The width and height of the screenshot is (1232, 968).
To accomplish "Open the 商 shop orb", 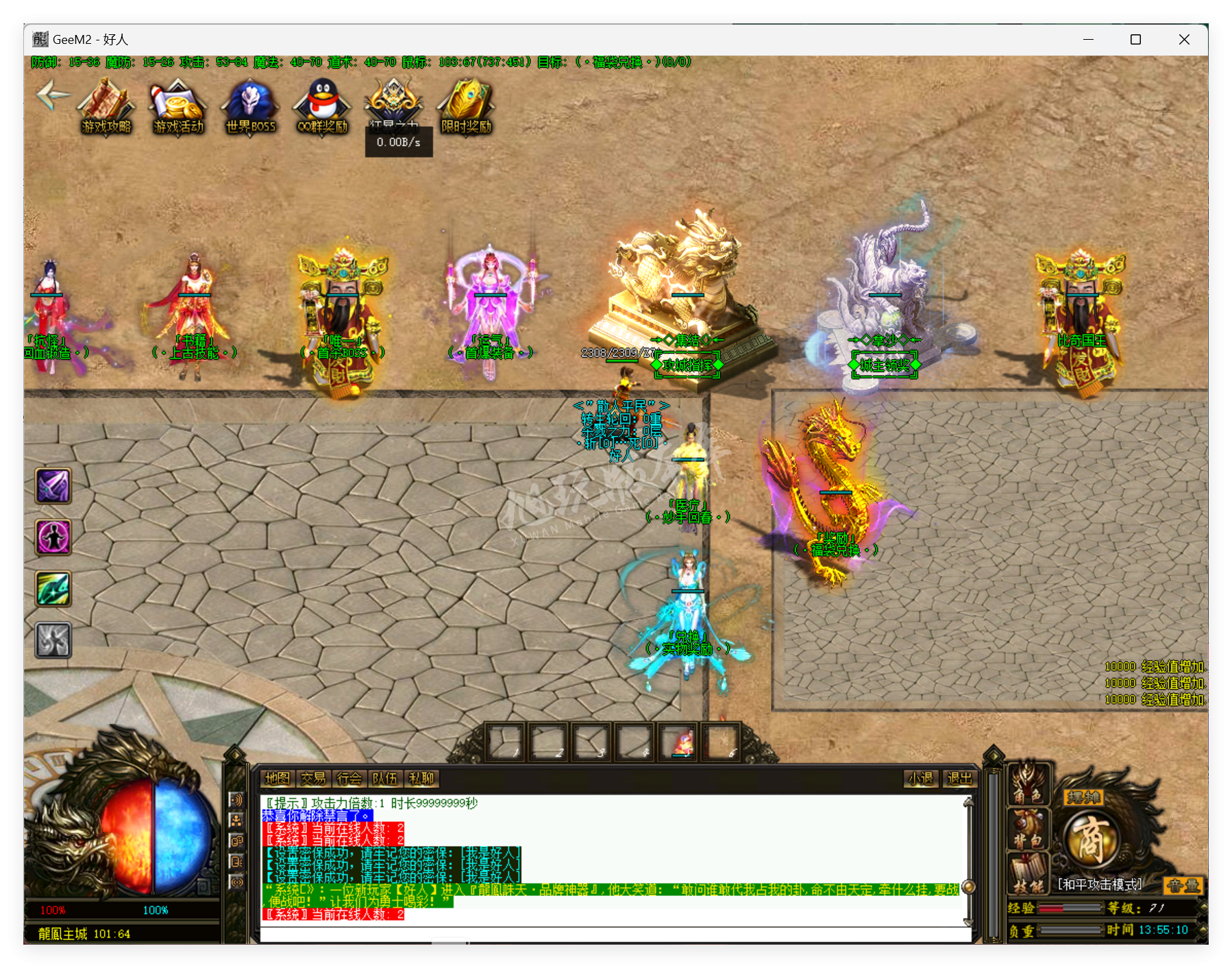I will (1091, 840).
